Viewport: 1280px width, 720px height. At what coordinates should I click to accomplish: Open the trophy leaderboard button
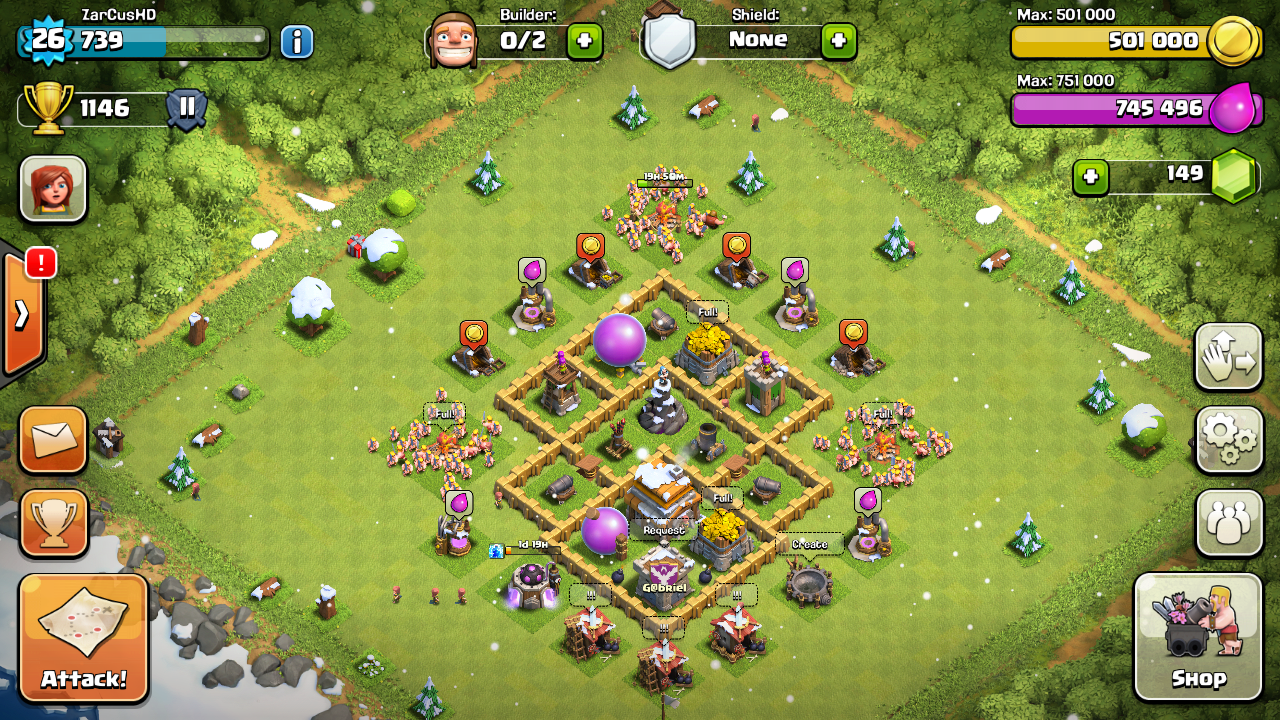click(53, 521)
